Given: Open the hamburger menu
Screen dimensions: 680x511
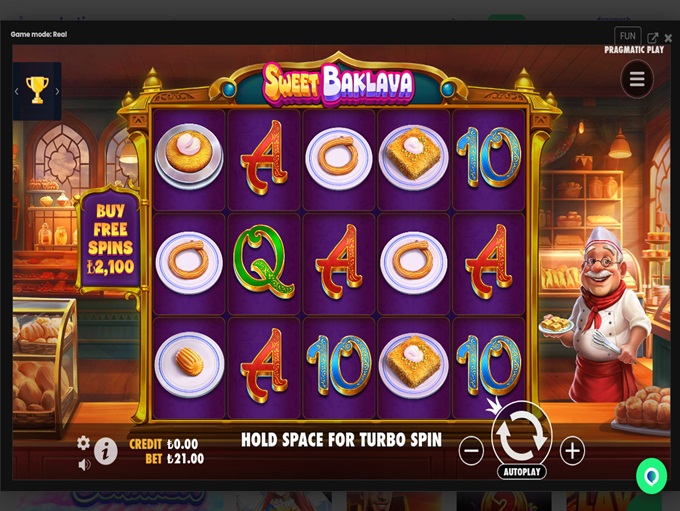Looking at the screenshot, I should [x=637, y=80].
